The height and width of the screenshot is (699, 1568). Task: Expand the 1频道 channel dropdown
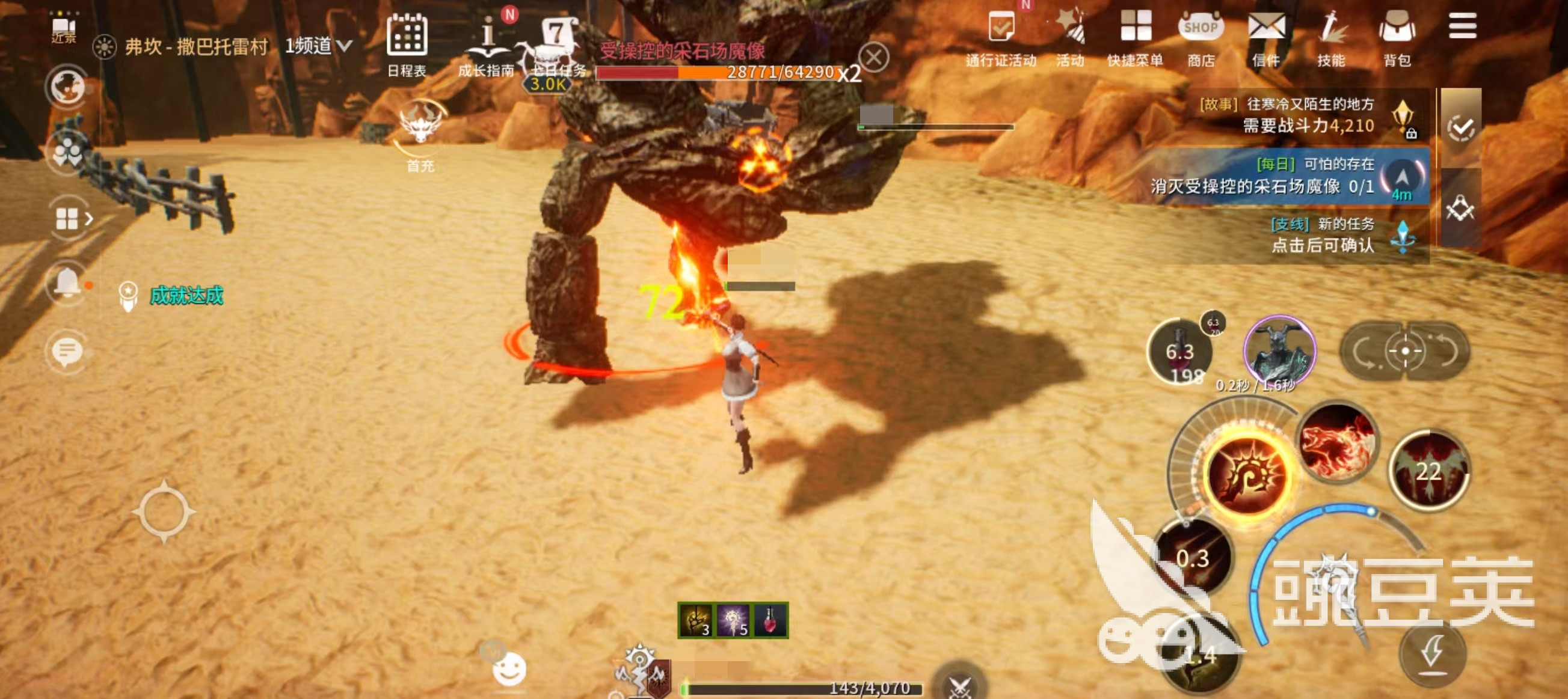click(318, 46)
